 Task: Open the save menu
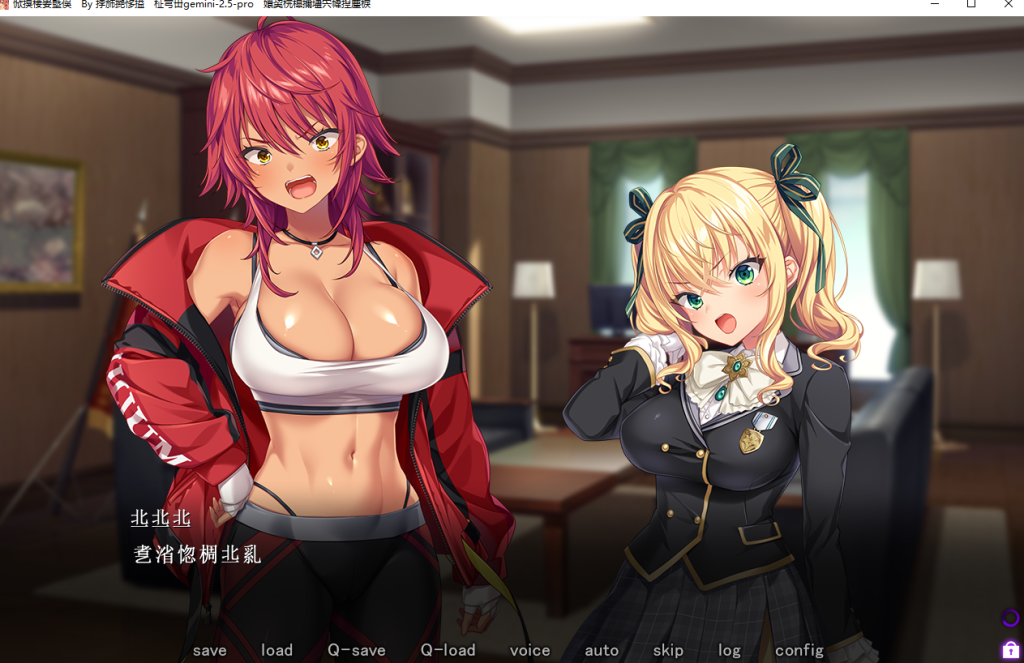pyautogui.click(x=210, y=650)
